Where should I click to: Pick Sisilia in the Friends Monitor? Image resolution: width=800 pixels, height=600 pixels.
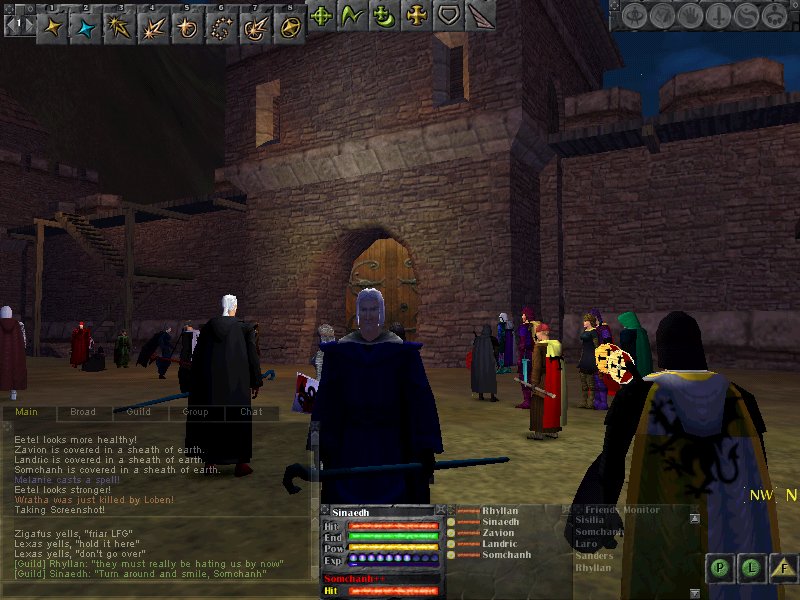tap(590, 520)
